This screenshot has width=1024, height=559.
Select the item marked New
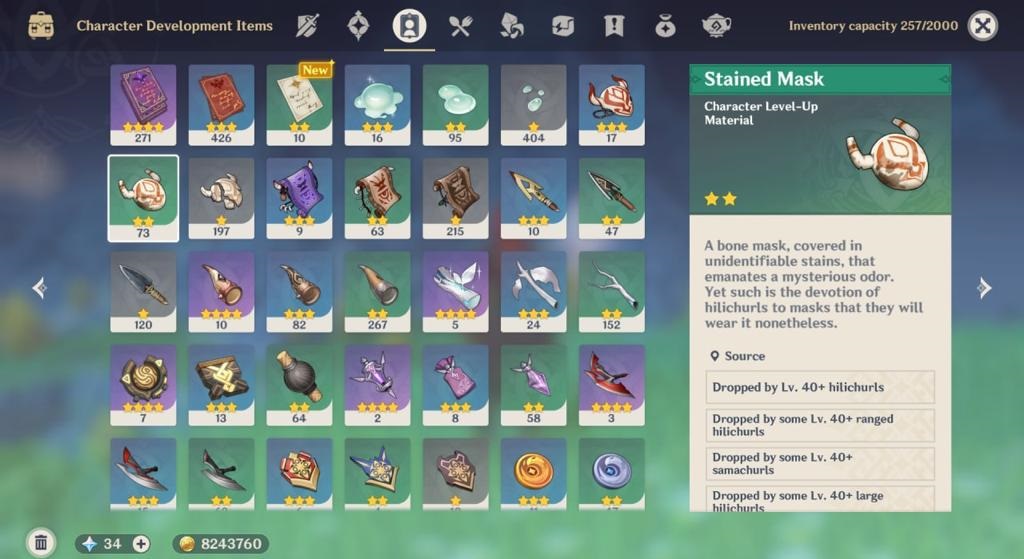(x=299, y=104)
